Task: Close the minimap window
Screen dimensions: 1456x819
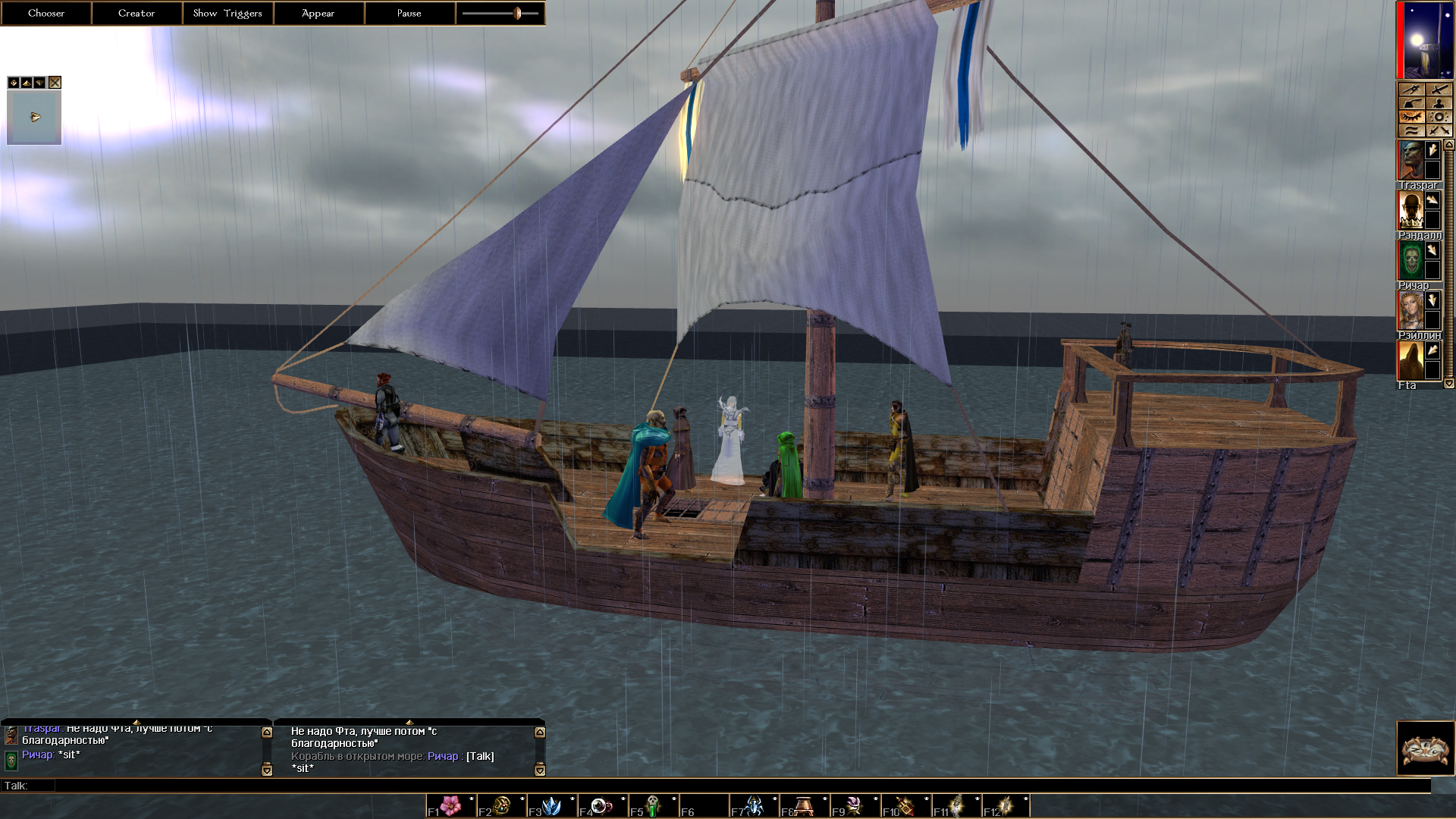Action: tap(55, 83)
